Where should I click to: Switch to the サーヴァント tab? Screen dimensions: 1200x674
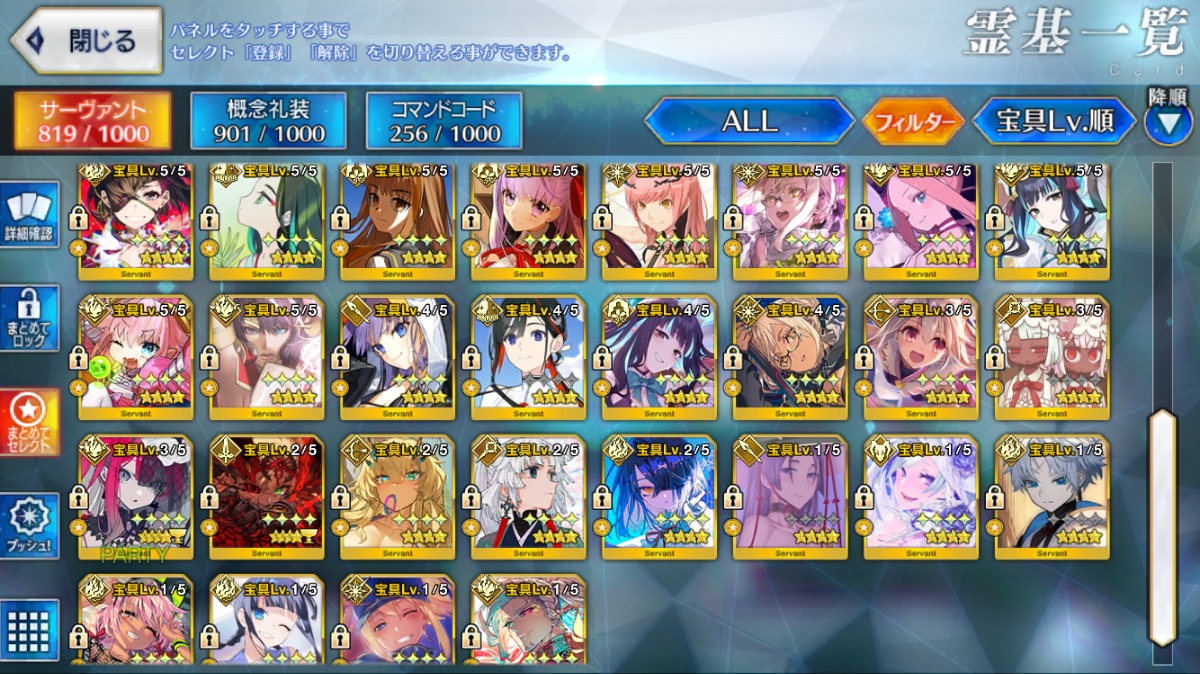91,121
